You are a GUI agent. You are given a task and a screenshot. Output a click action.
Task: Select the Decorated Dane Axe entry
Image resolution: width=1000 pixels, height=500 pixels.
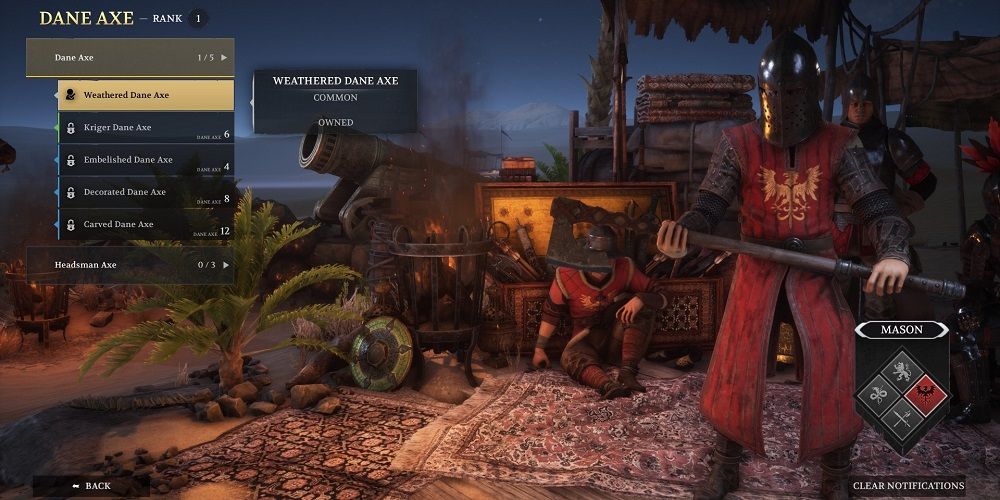[x=145, y=192]
